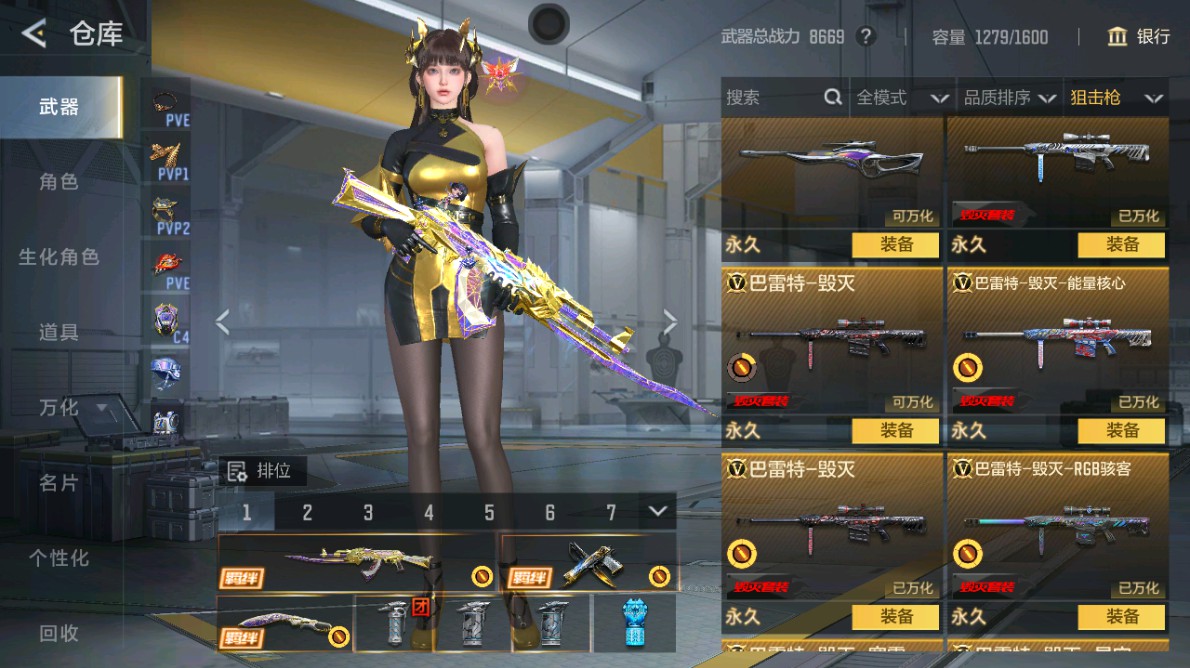Equip the 巴雷特-毁灭-能量核心 sniper

[x=1121, y=431]
